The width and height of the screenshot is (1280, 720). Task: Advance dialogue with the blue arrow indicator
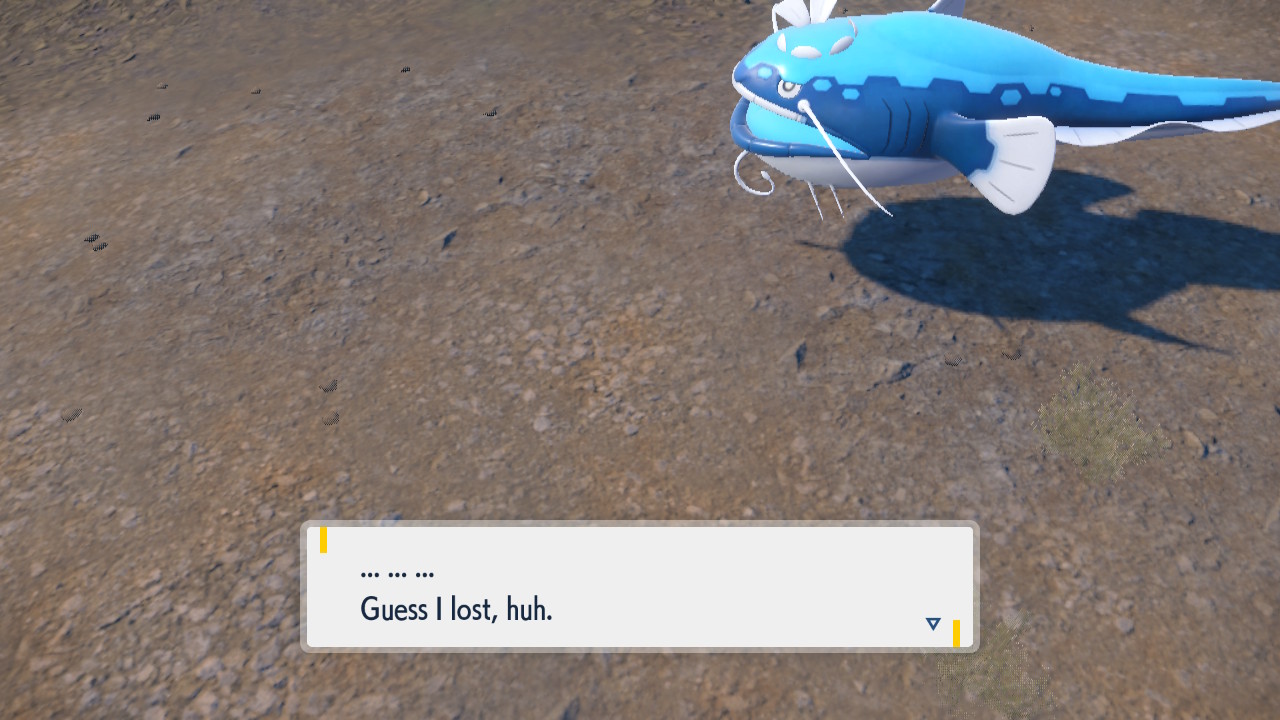coord(933,624)
